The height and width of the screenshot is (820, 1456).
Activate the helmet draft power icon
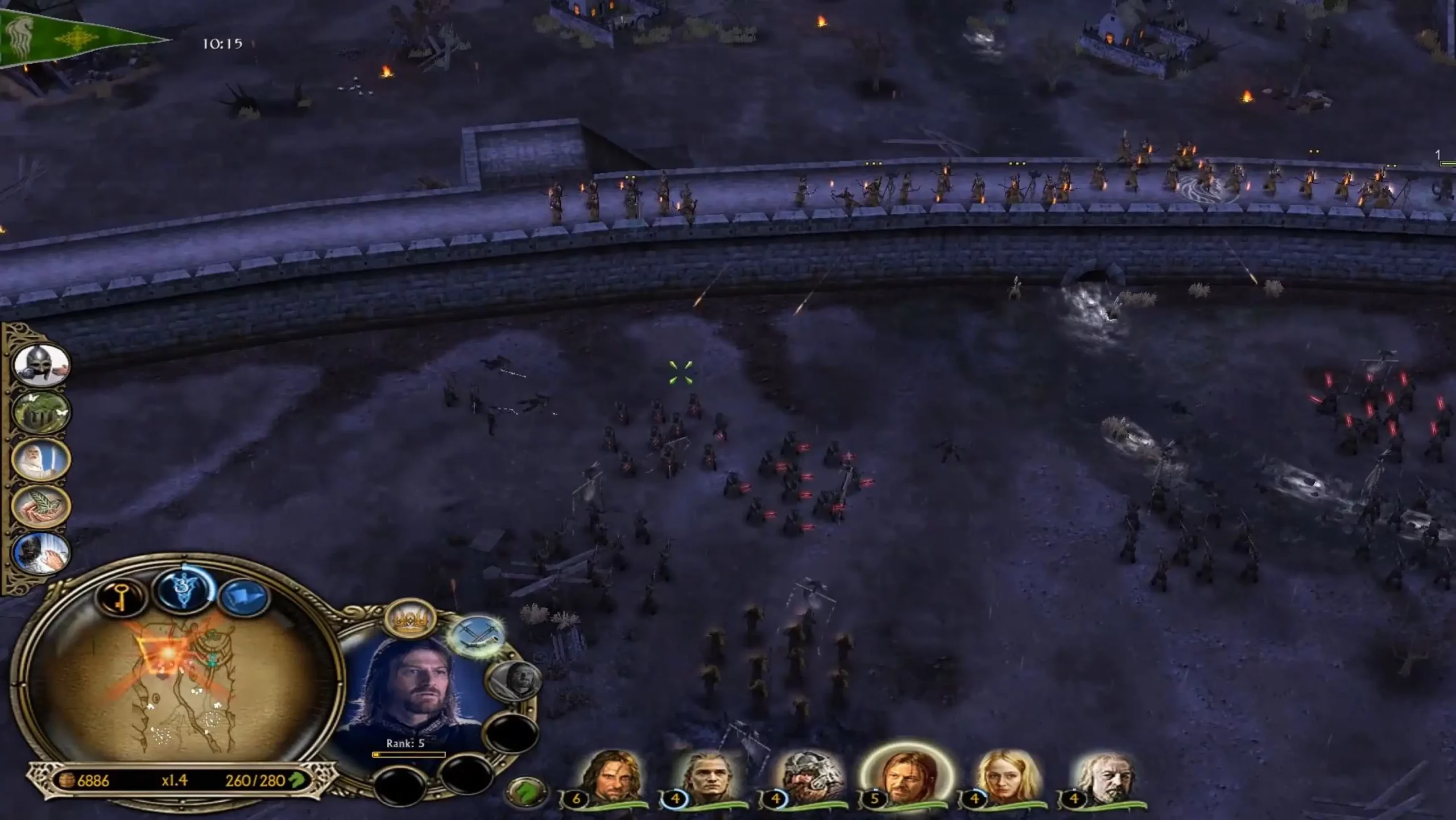click(x=41, y=365)
